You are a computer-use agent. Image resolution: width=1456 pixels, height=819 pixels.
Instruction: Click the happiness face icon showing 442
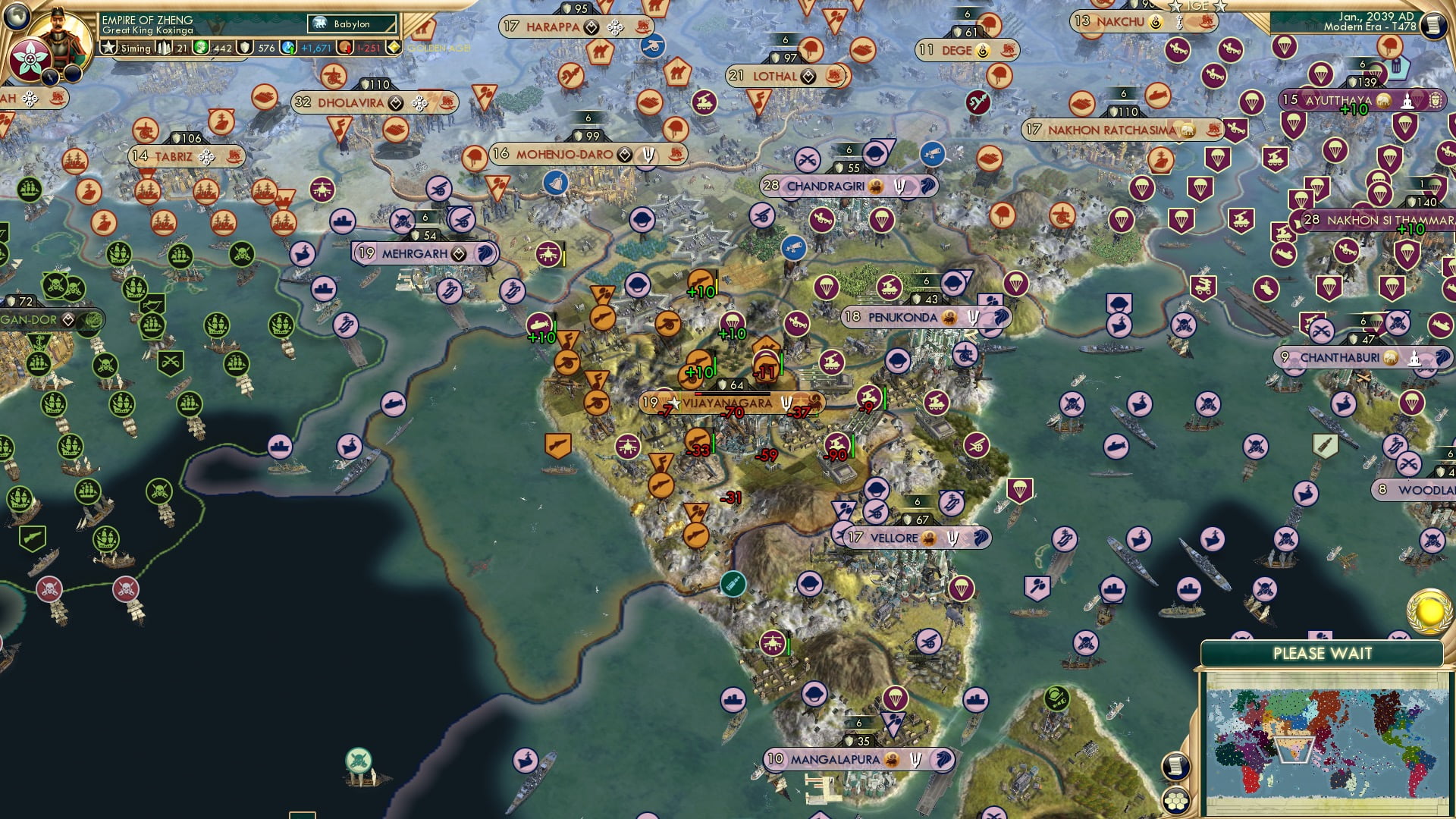pos(202,48)
